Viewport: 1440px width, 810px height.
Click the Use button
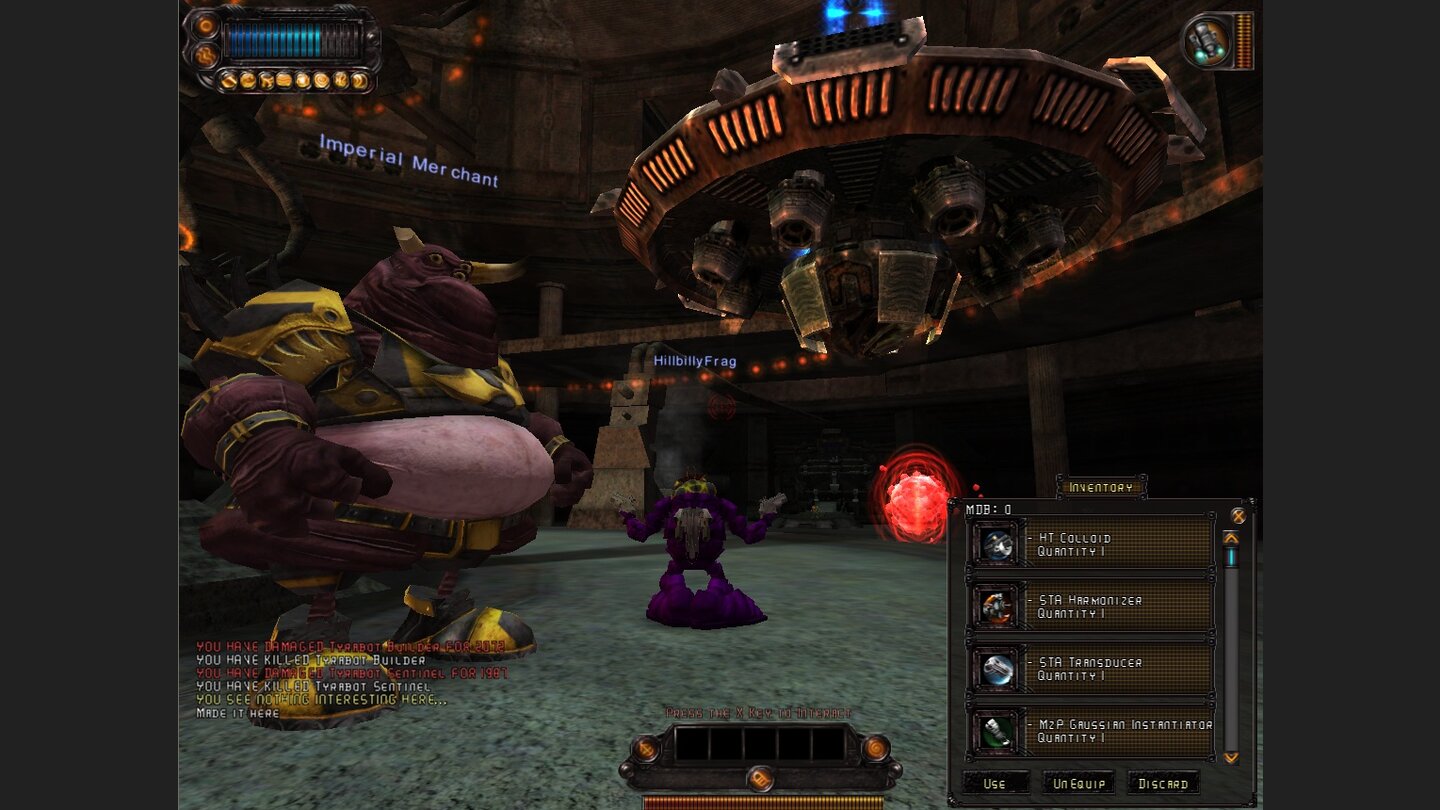tap(995, 783)
